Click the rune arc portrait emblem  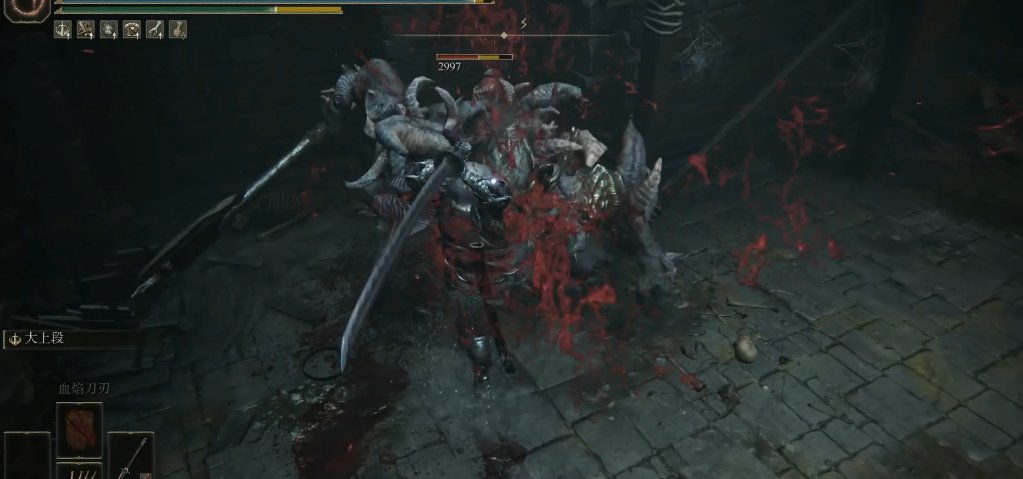pyautogui.click(x=26, y=12)
